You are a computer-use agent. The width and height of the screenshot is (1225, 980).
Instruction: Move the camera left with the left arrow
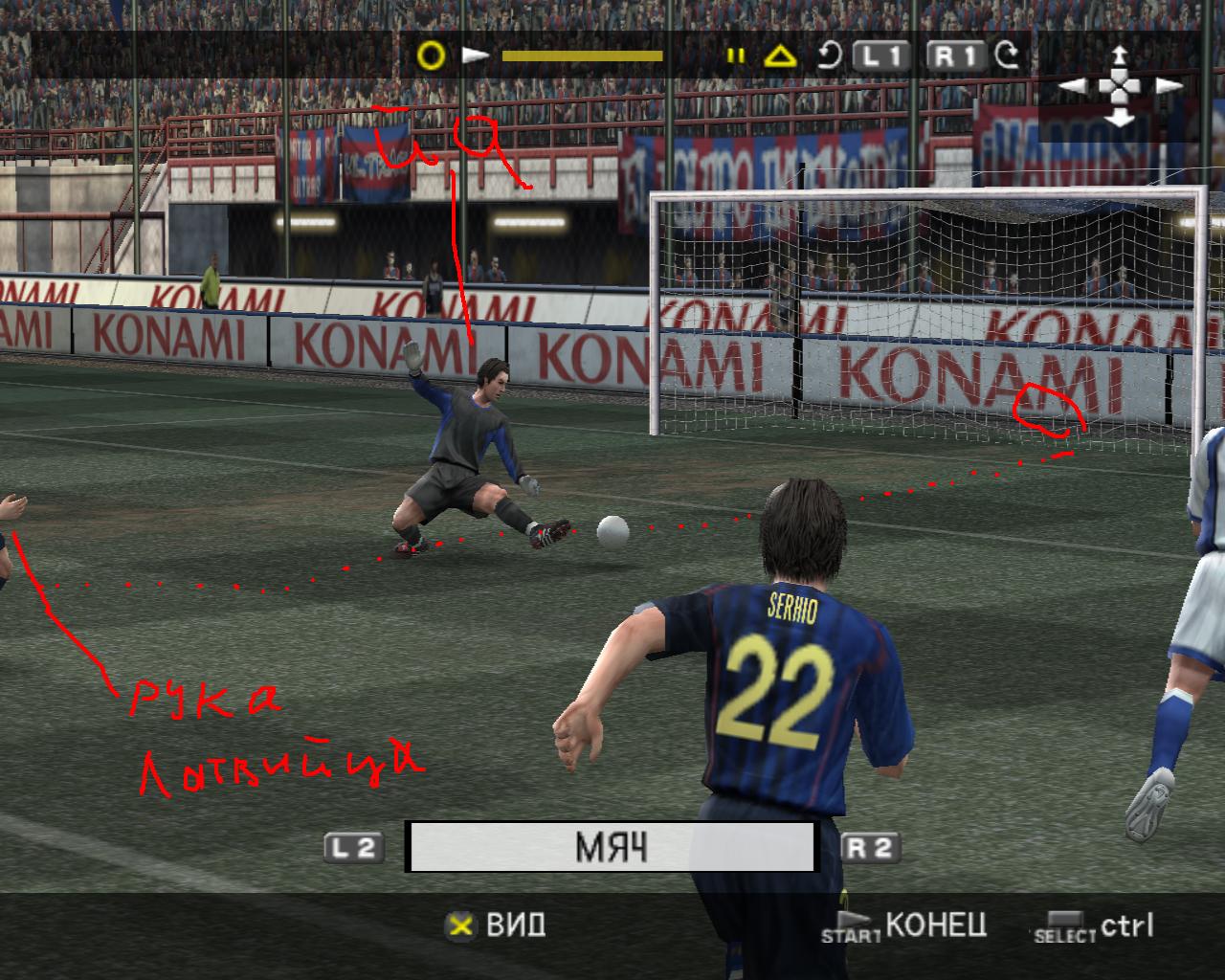[1073, 86]
